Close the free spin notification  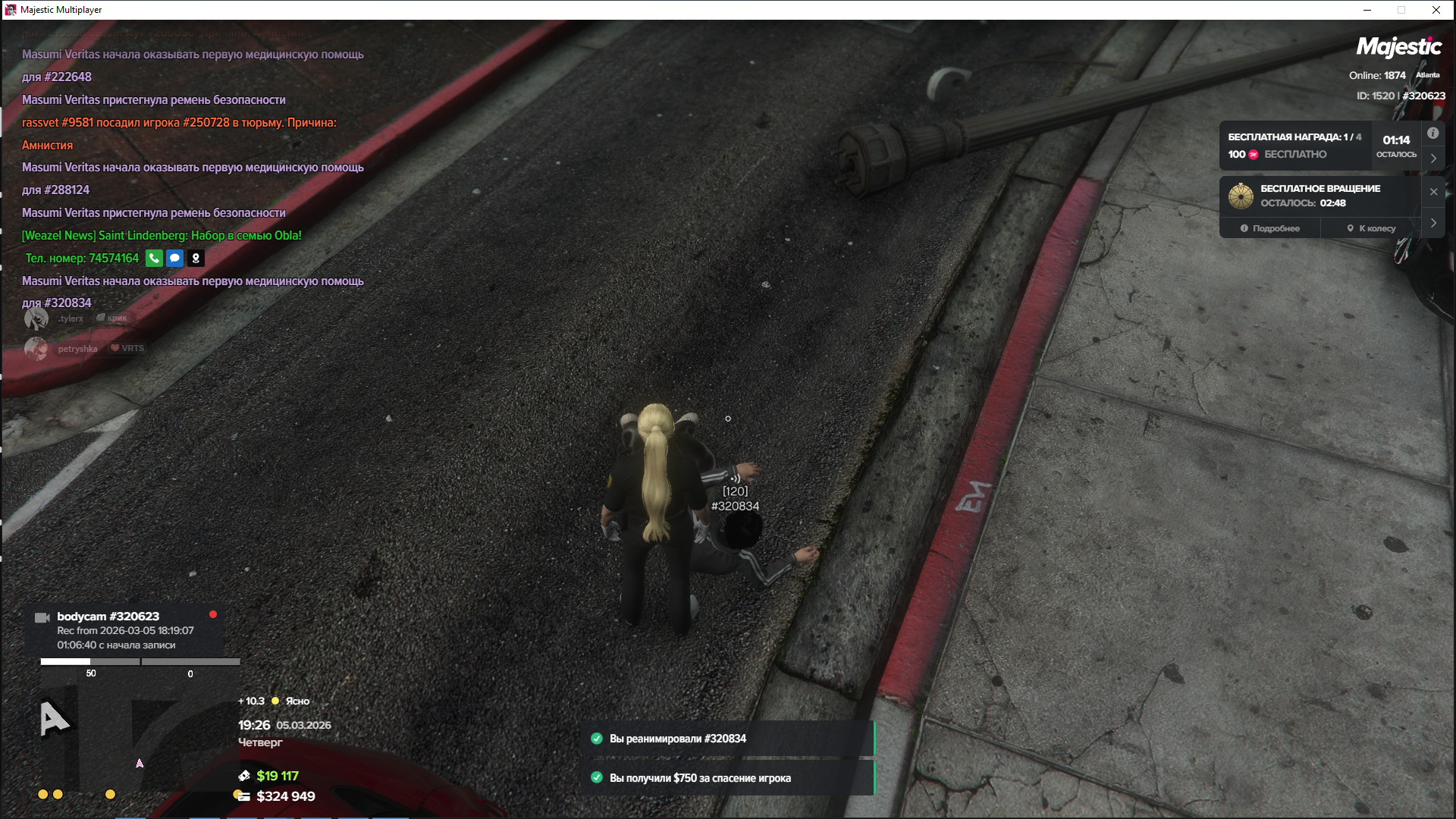(1433, 192)
